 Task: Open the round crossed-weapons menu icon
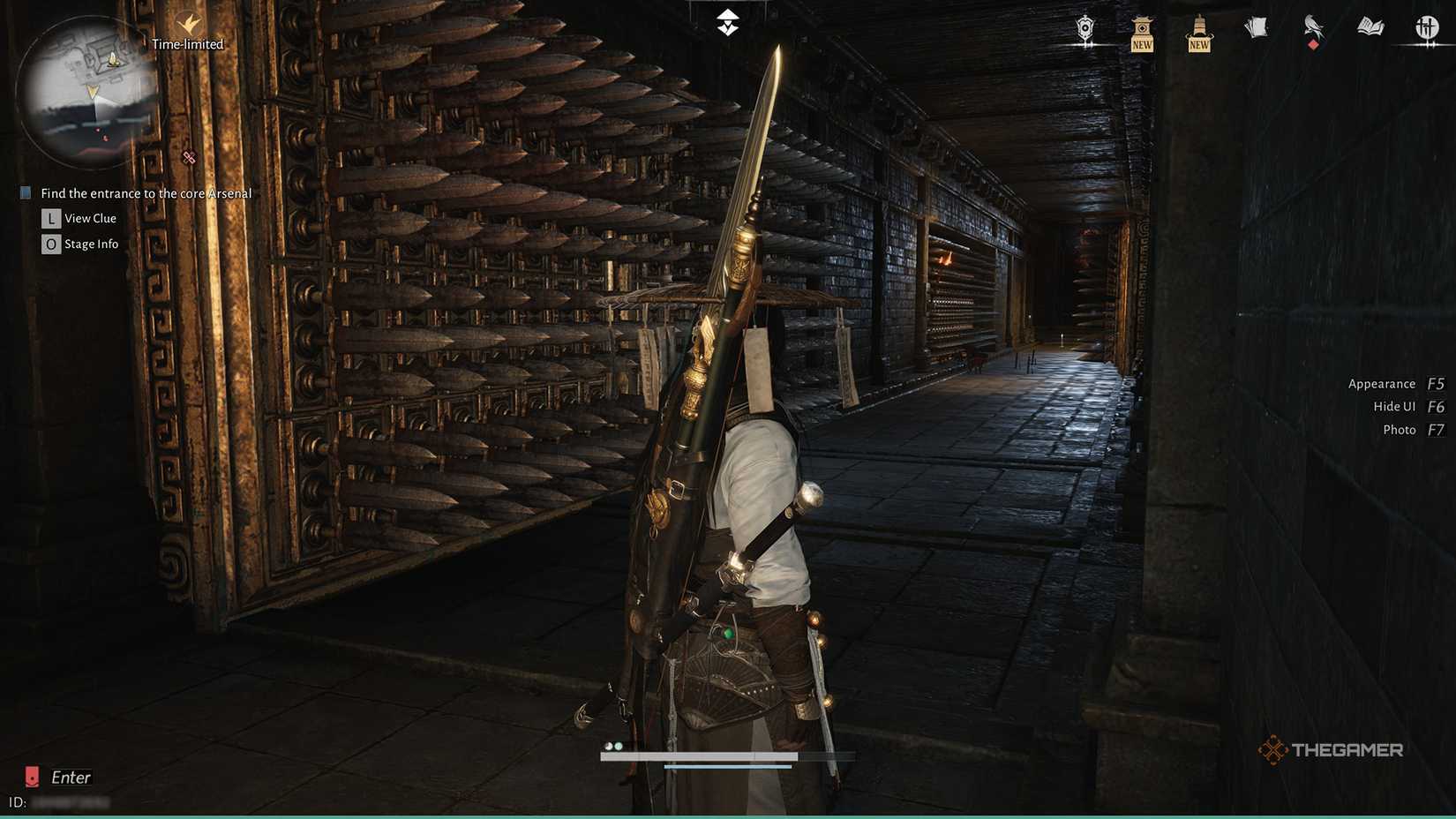1426,29
